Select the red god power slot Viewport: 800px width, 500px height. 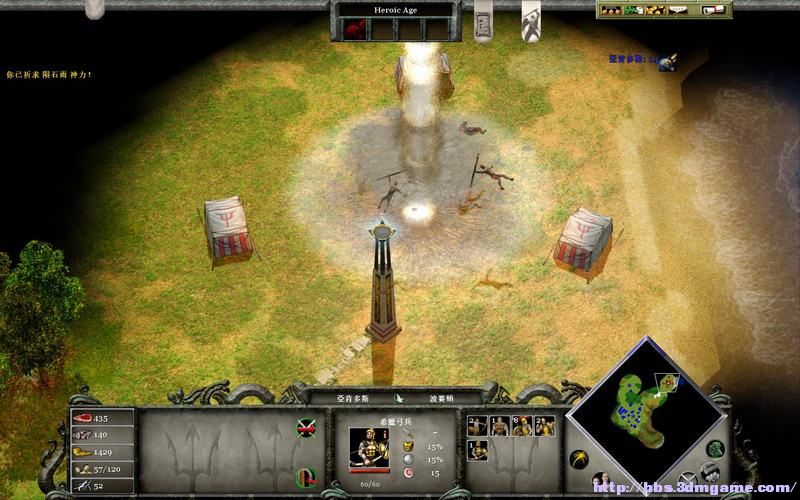pyautogui.click(x=353, y=30)
